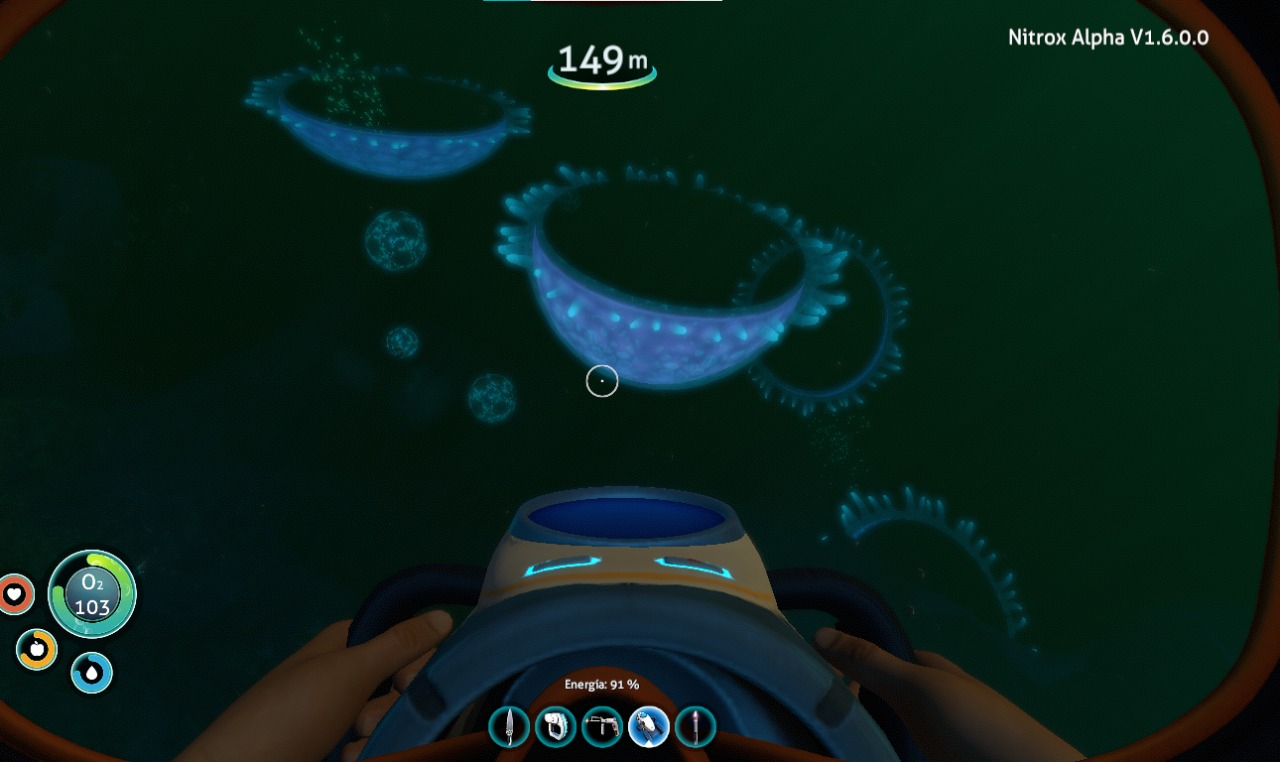Click the Nitrox Alpha V1.6.0.0 version label
Viewport: 1280px width, 762px height.
coord(1106,37)
